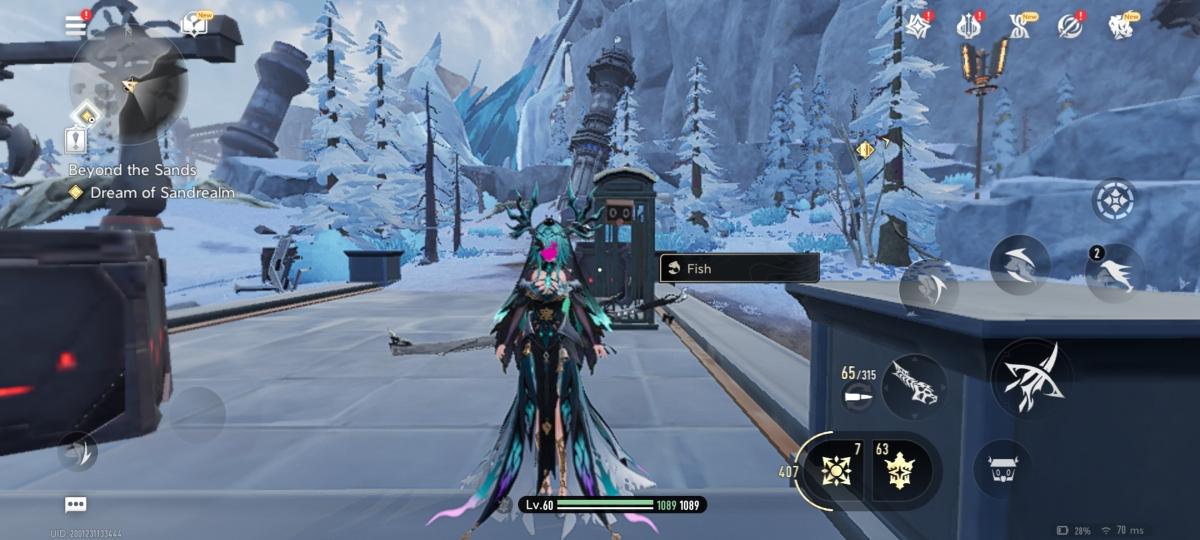Open the circular minimap
This screenshot has height=540, width=1200.
tap(128, 85)
